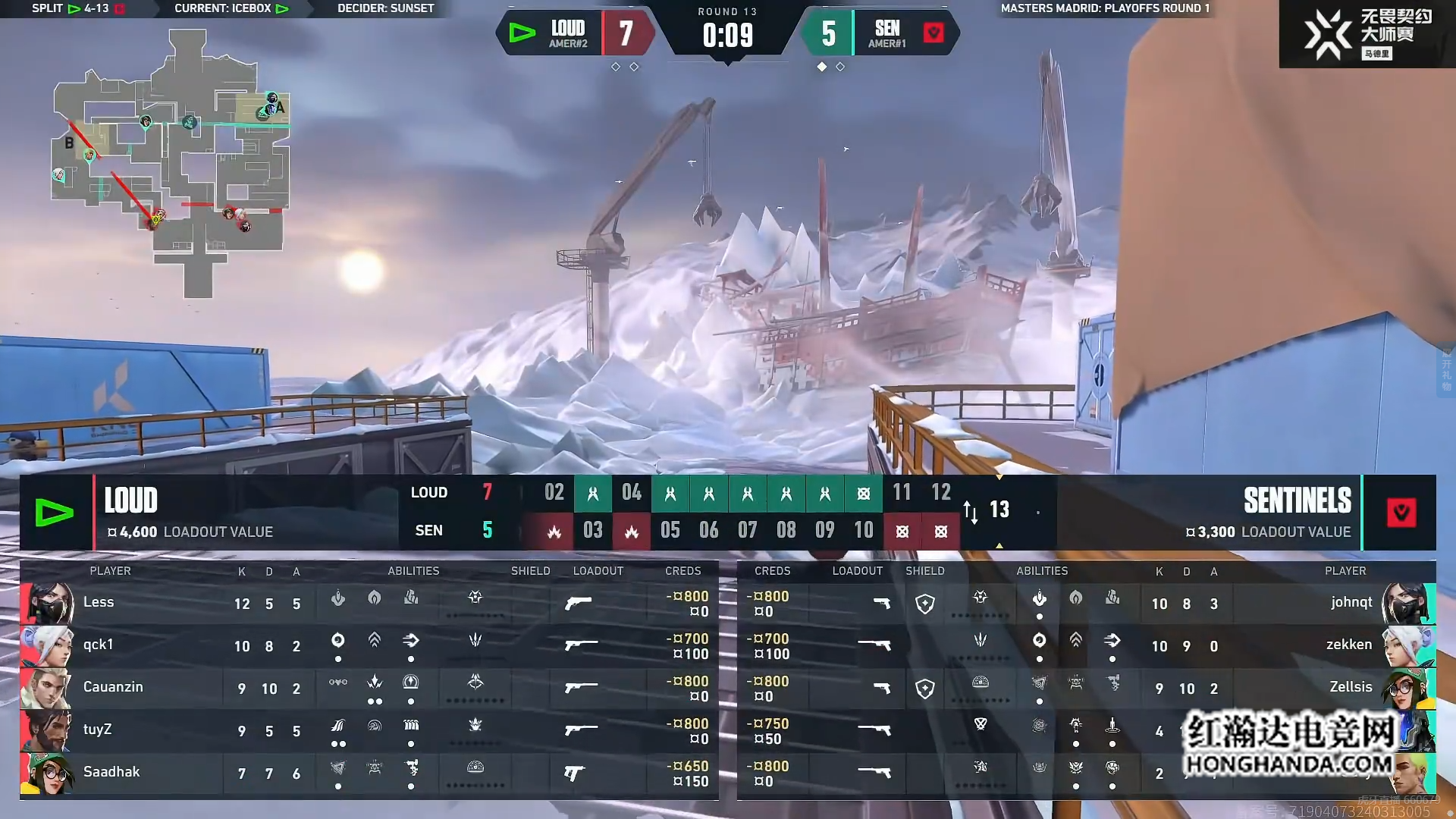Click the SEN team score panel at top
The width and height of the screenshot is (1456, 819).
pyautogui.click(x=880, y=33)
